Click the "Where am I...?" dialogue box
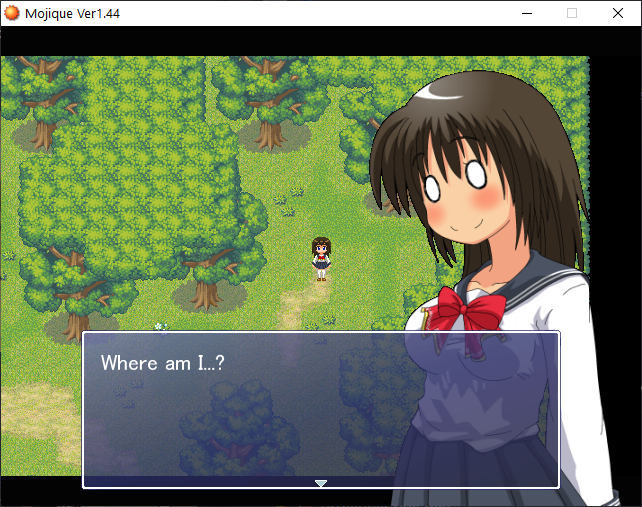Viewport: 642px width, 507px height. (x=321, y=408)
